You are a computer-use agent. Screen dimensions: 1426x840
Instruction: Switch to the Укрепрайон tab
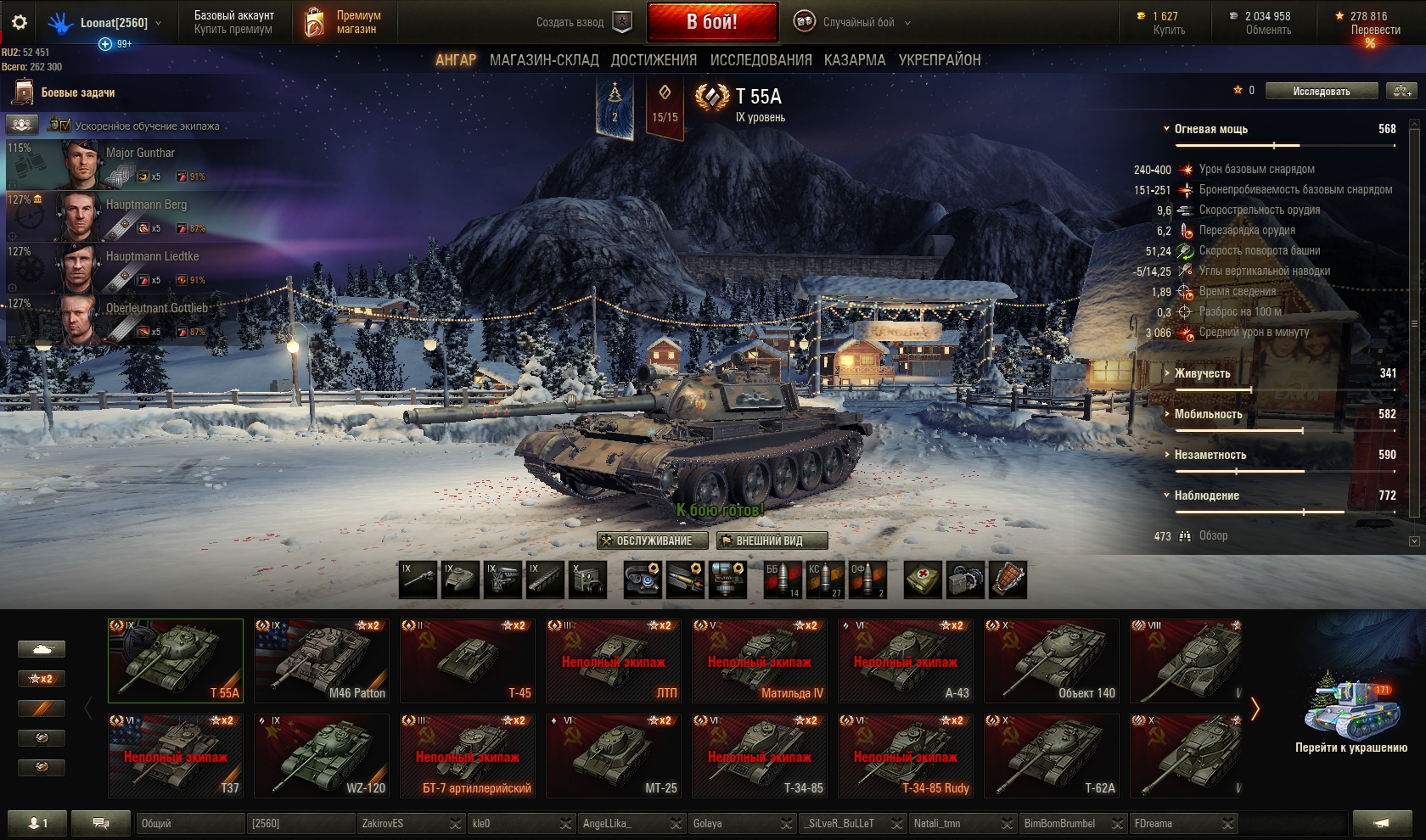coord(940,60)
